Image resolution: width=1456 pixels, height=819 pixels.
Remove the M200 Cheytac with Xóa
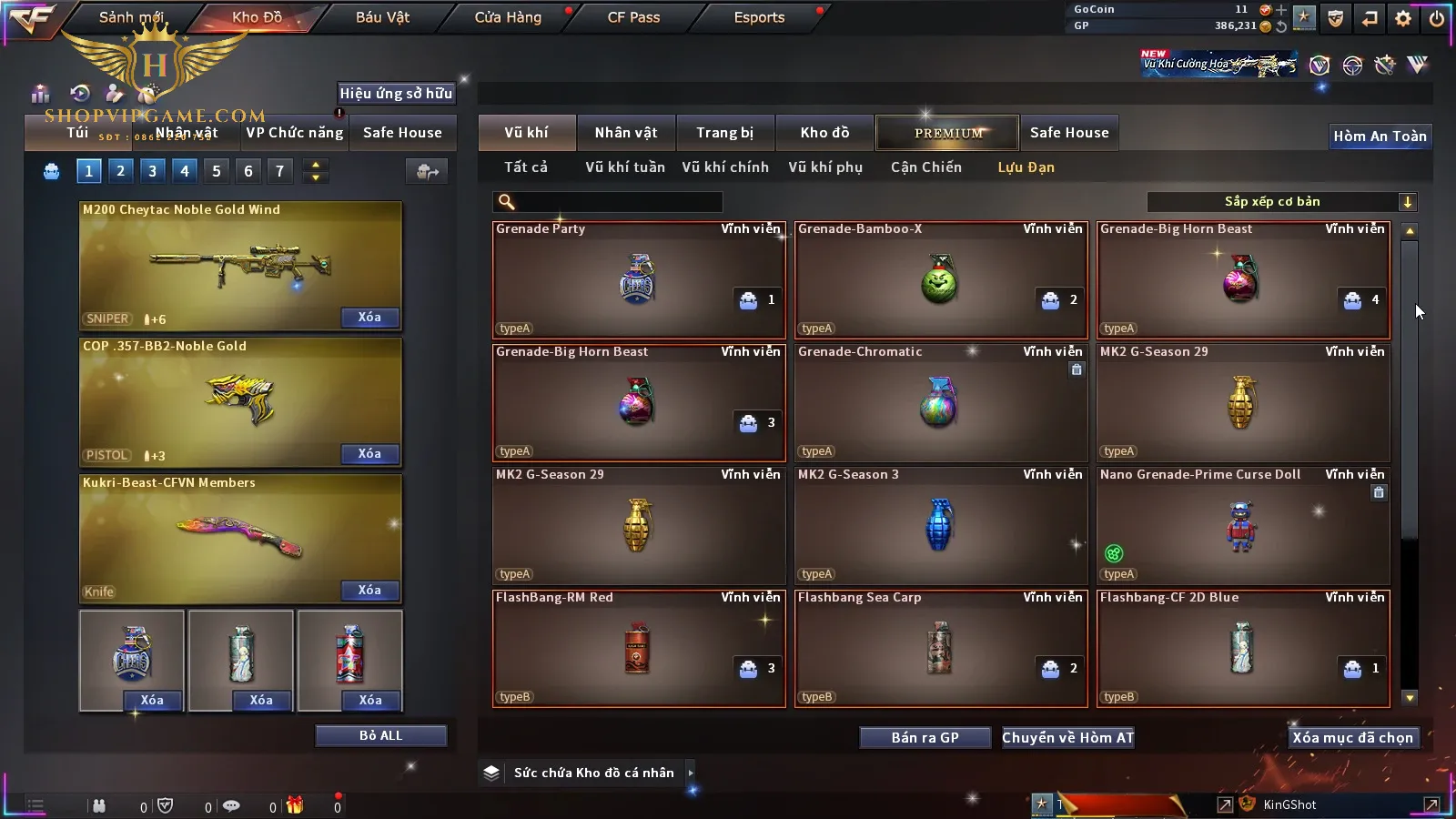point(369,318)
